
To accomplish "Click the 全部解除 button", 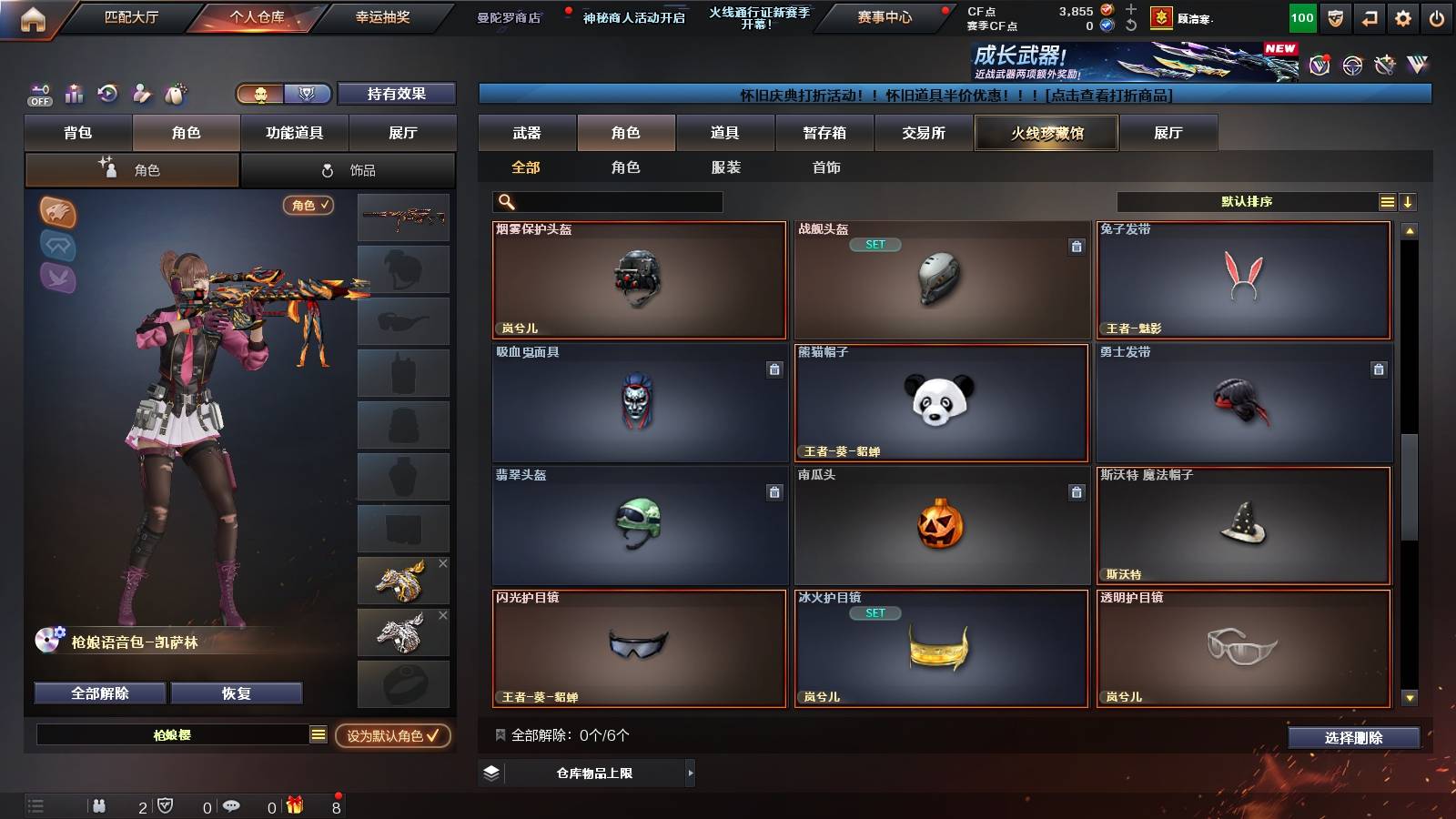I will click(x=98, y=693).
